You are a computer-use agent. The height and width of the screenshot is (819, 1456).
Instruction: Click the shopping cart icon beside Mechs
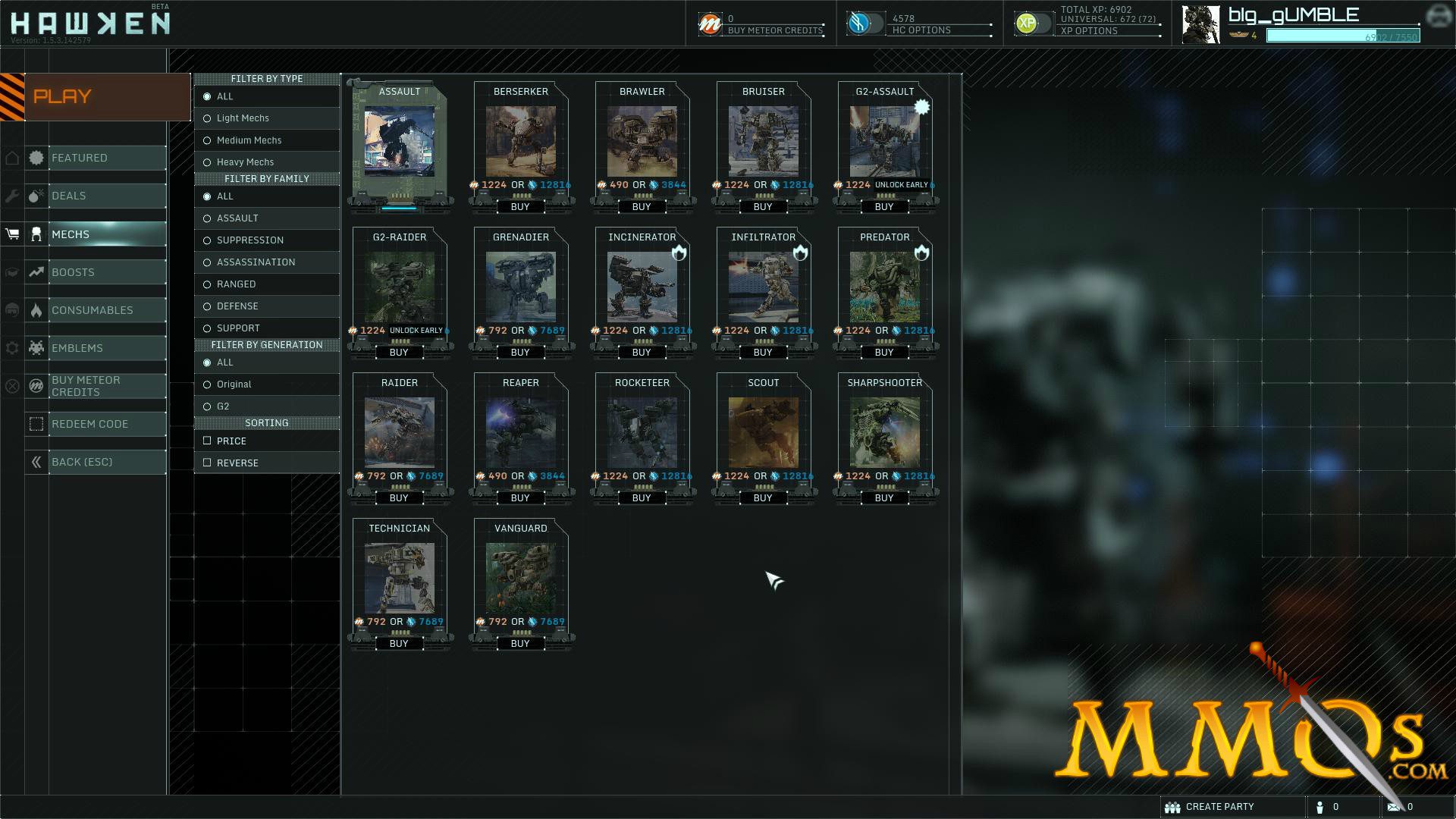11,234
